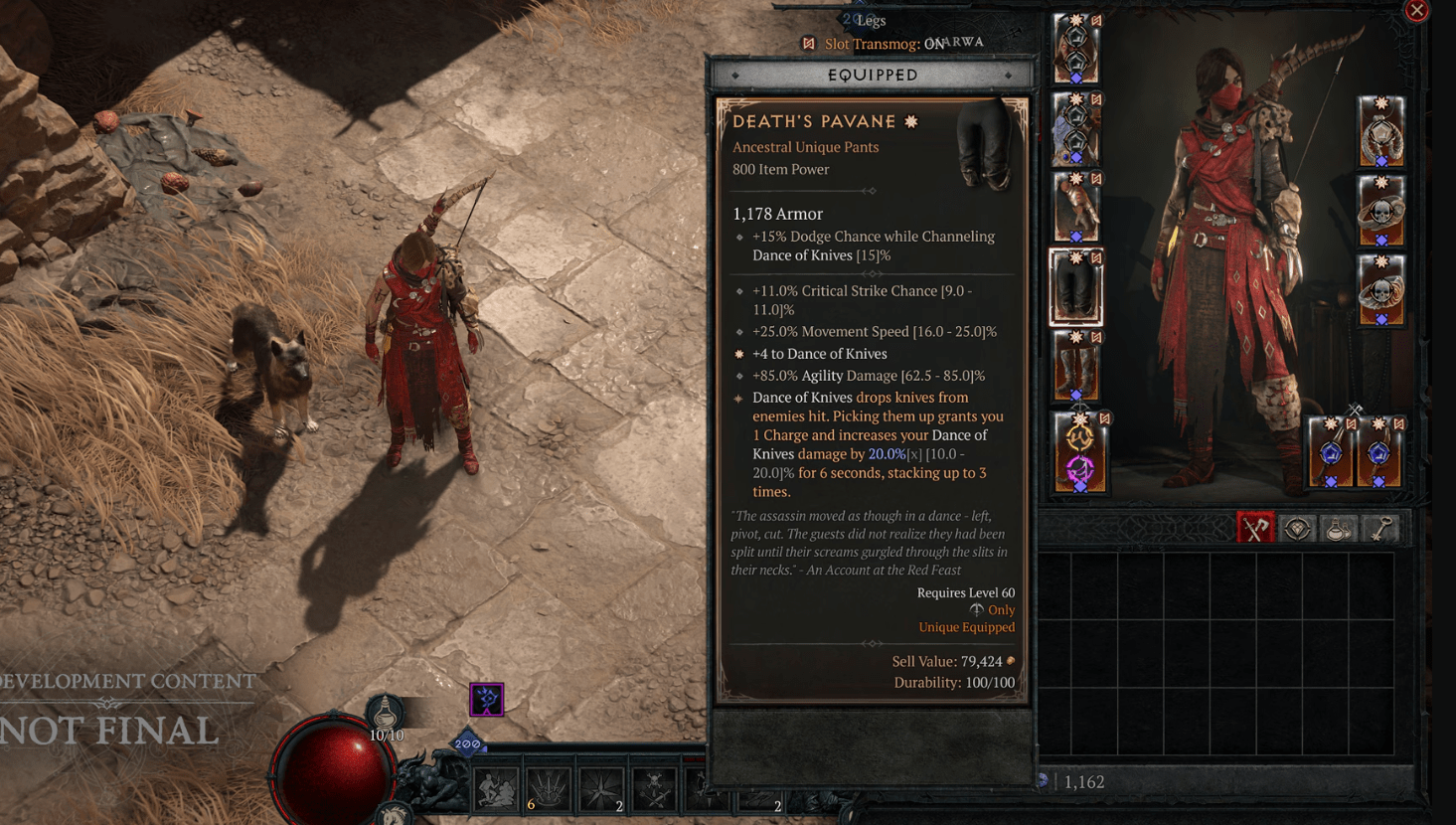Activate the shuriken star skill
The width and height of the screenshot is (1456, 825).
coord(601,789)
